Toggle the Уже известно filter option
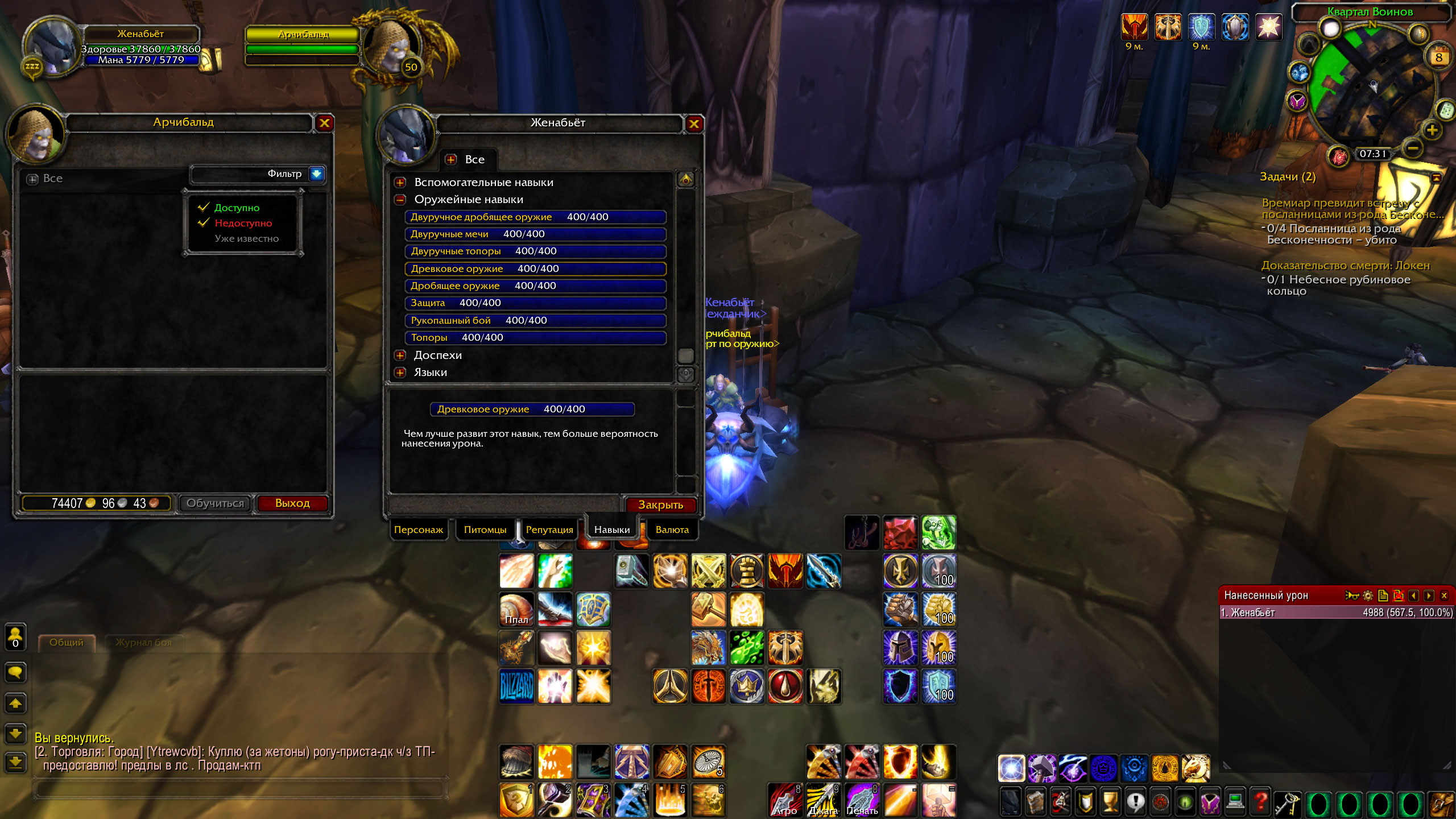 pos(246,239)
